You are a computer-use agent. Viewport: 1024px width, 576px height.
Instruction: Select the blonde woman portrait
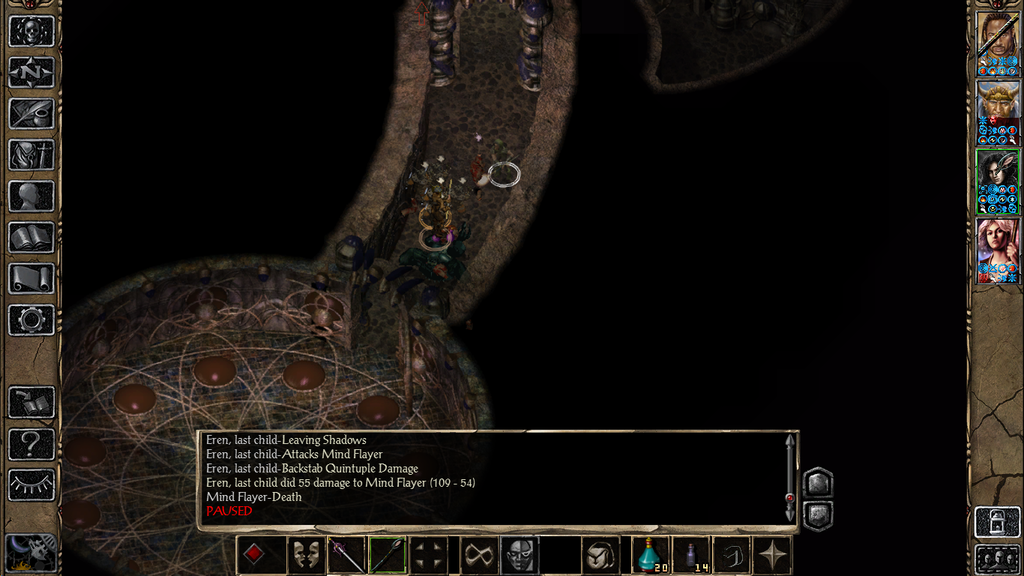click(x=997, y=250)
